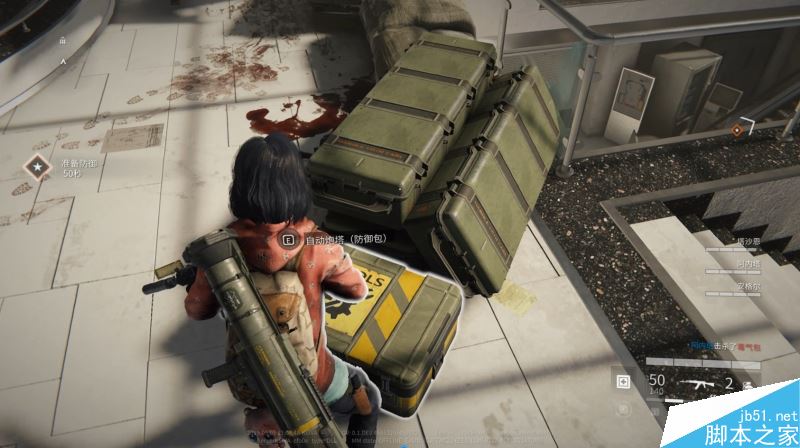Select the orange diamond waypoint marker
The height and width of the screenshot is (448, 800).
738,129
